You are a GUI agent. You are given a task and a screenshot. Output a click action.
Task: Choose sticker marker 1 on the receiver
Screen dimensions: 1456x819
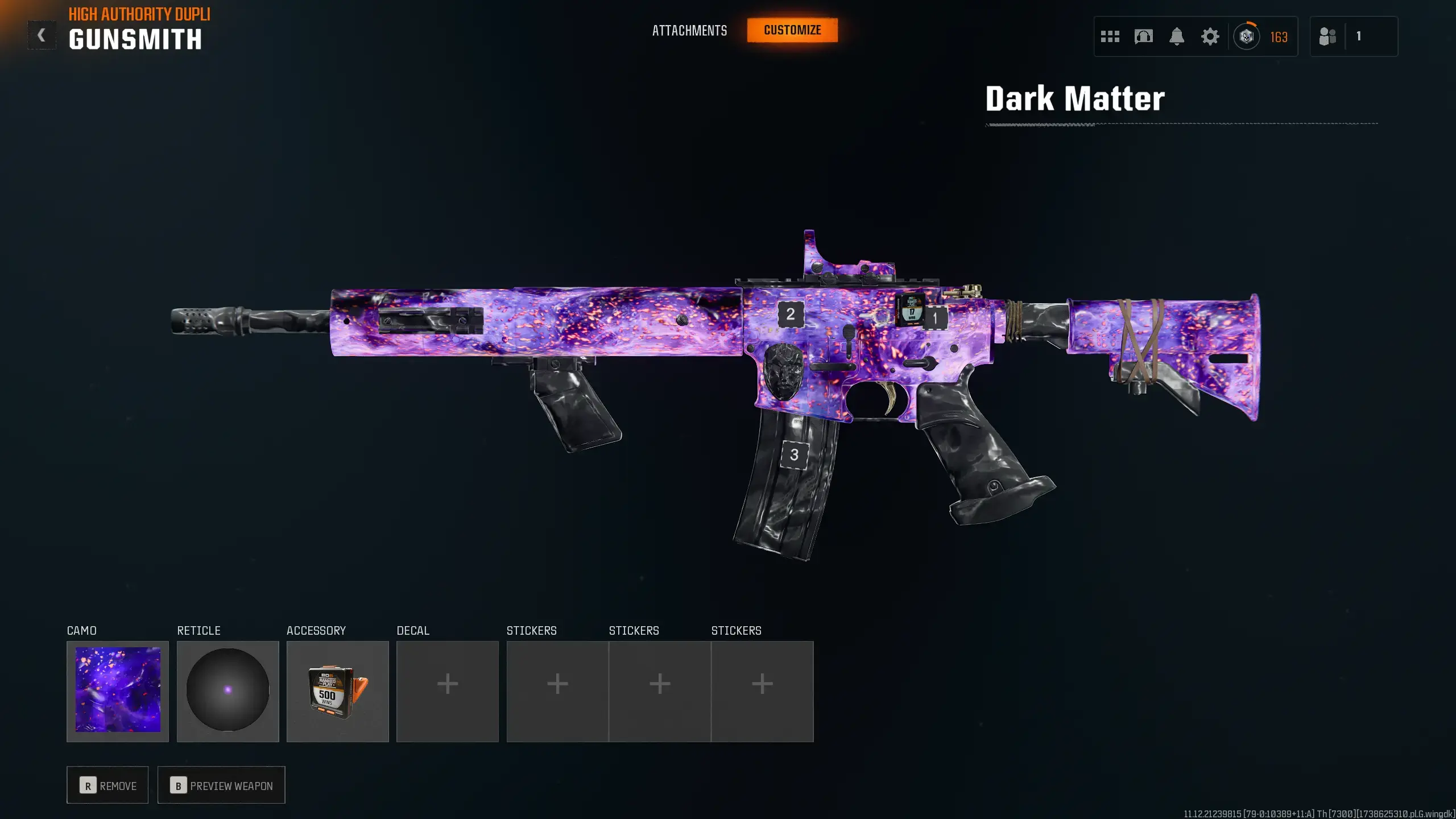coord(934,318)
